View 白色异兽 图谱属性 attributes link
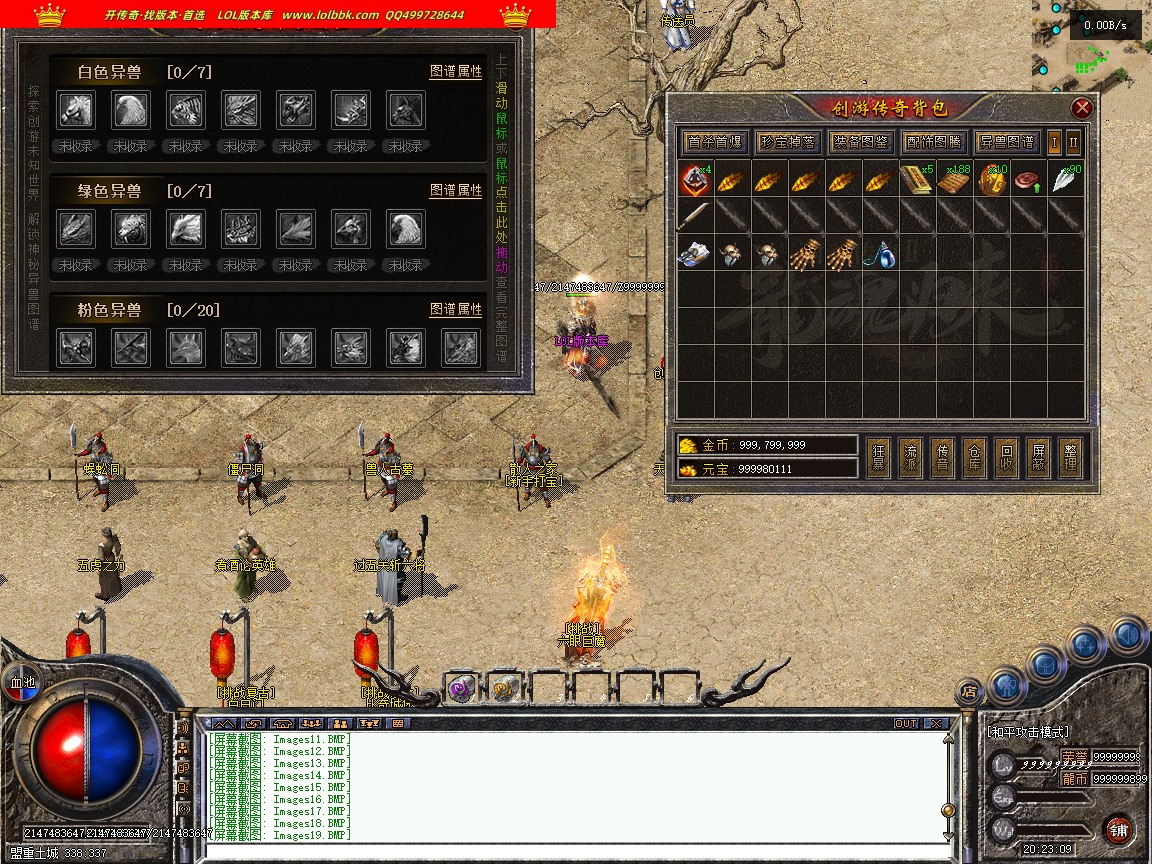1152x864 pixels. pos(456,72)
